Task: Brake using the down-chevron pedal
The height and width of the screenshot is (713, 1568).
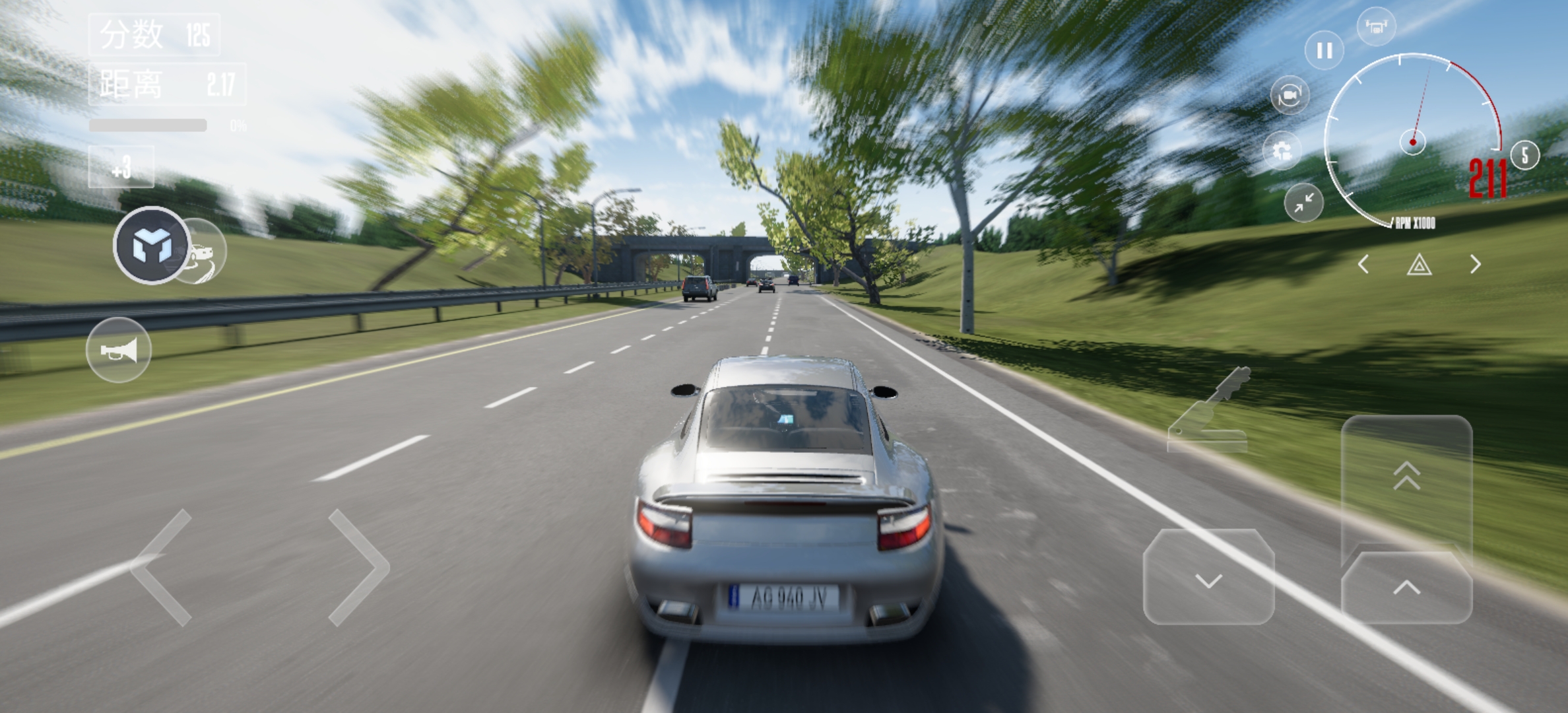Action: (x=1208, y=578)
